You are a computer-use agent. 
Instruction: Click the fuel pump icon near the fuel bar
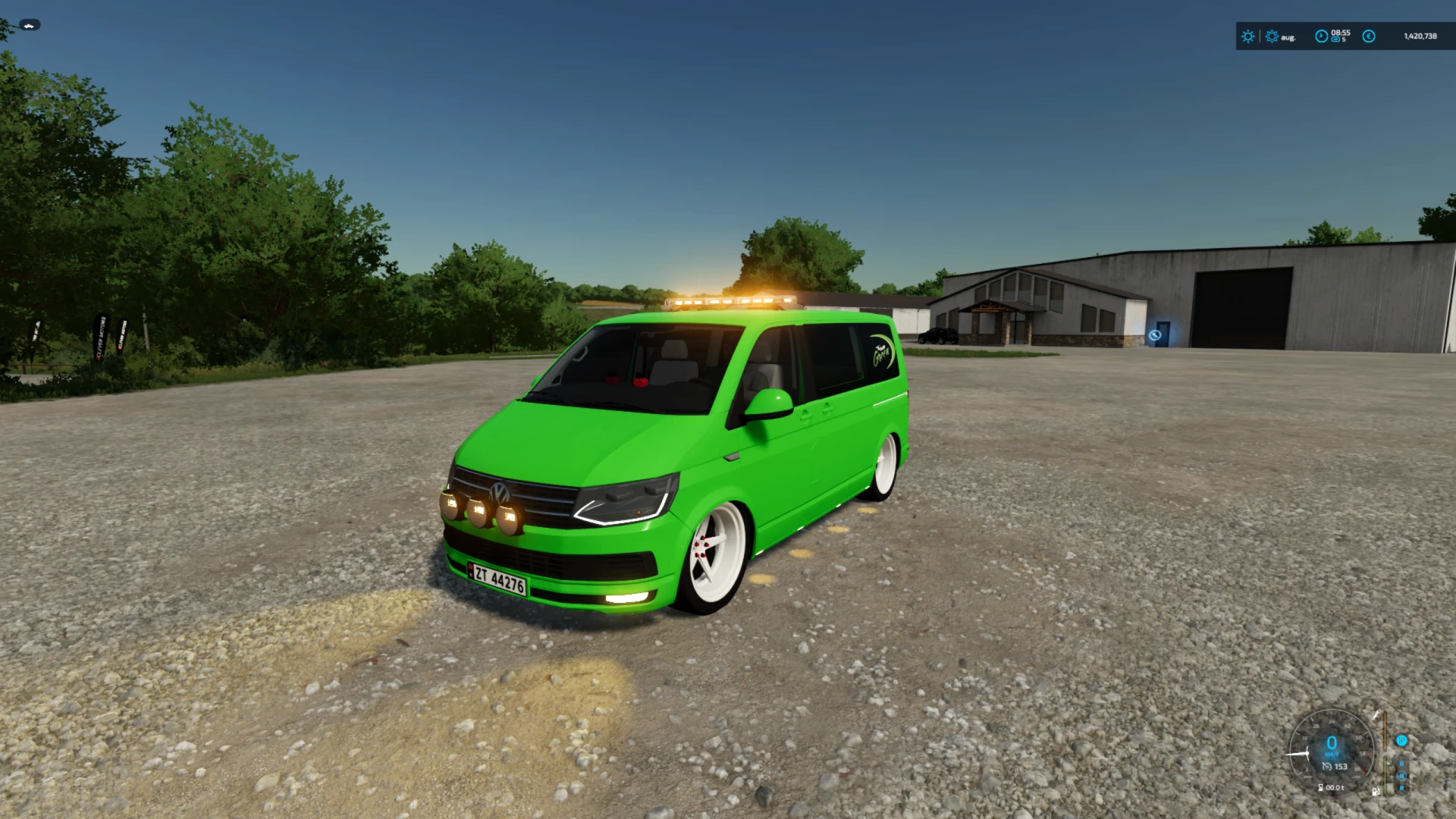(x=1376, y=792)
